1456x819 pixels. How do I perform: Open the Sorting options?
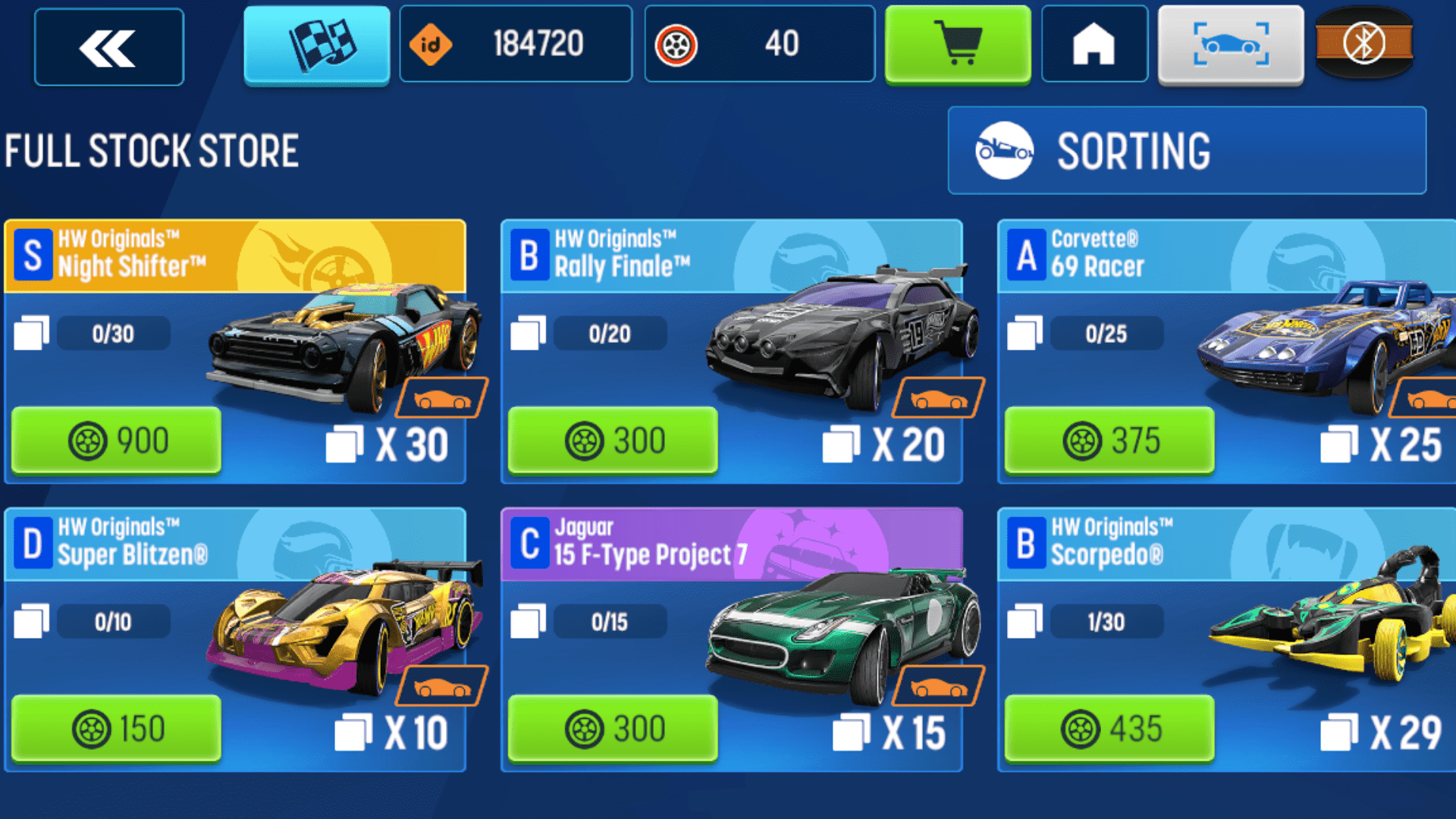pos(1185,150)
